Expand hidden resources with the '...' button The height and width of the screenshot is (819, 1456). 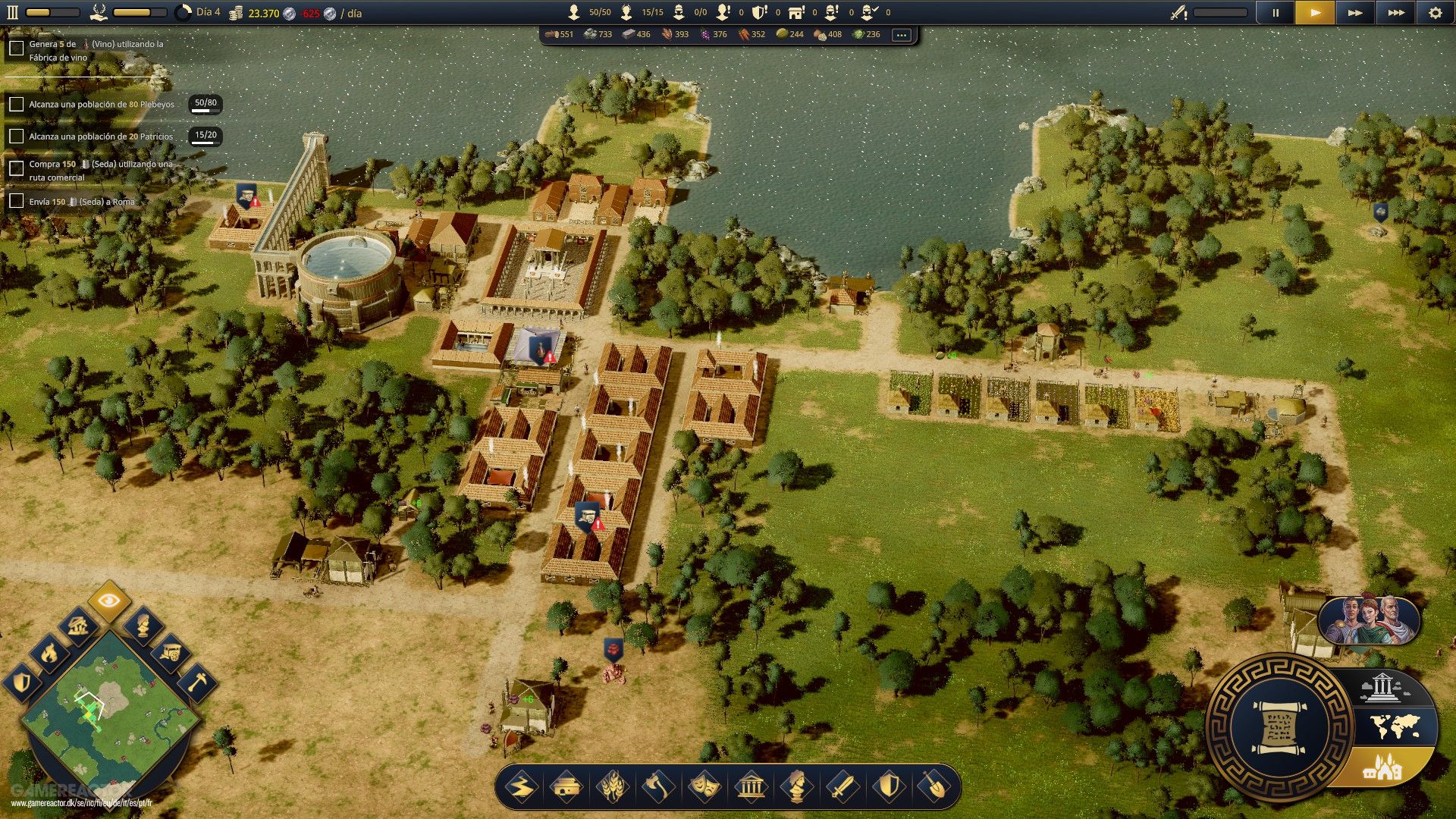[x=901, y=34]
